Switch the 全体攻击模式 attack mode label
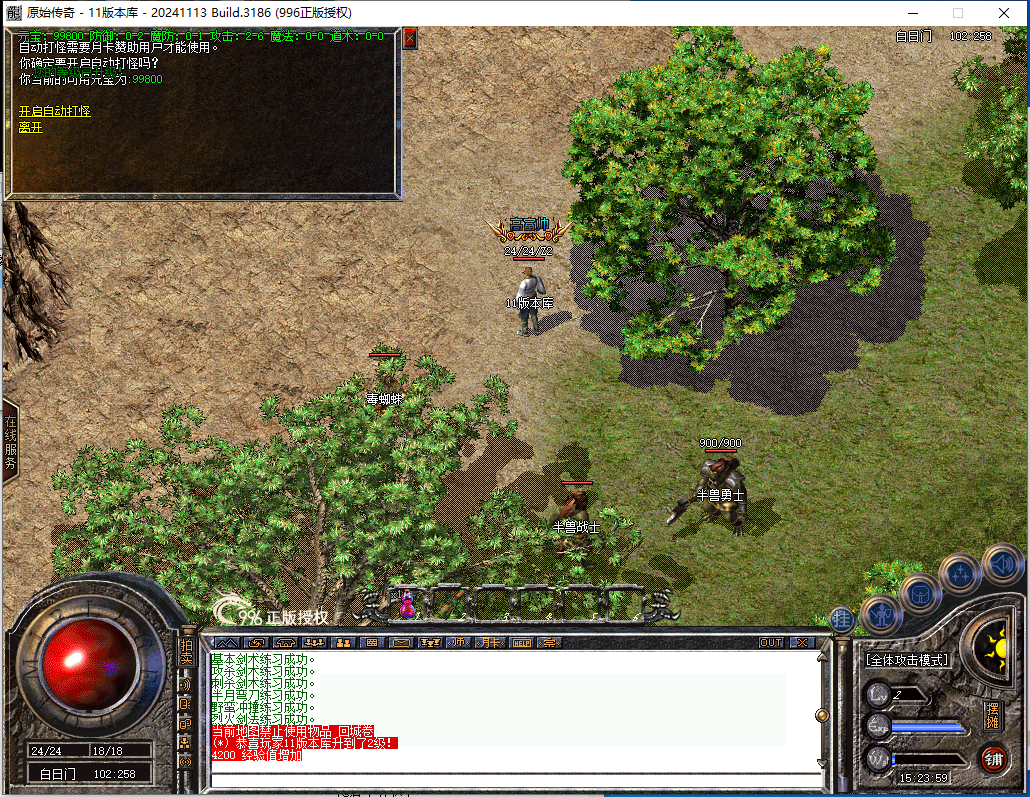 pos(908,660)
